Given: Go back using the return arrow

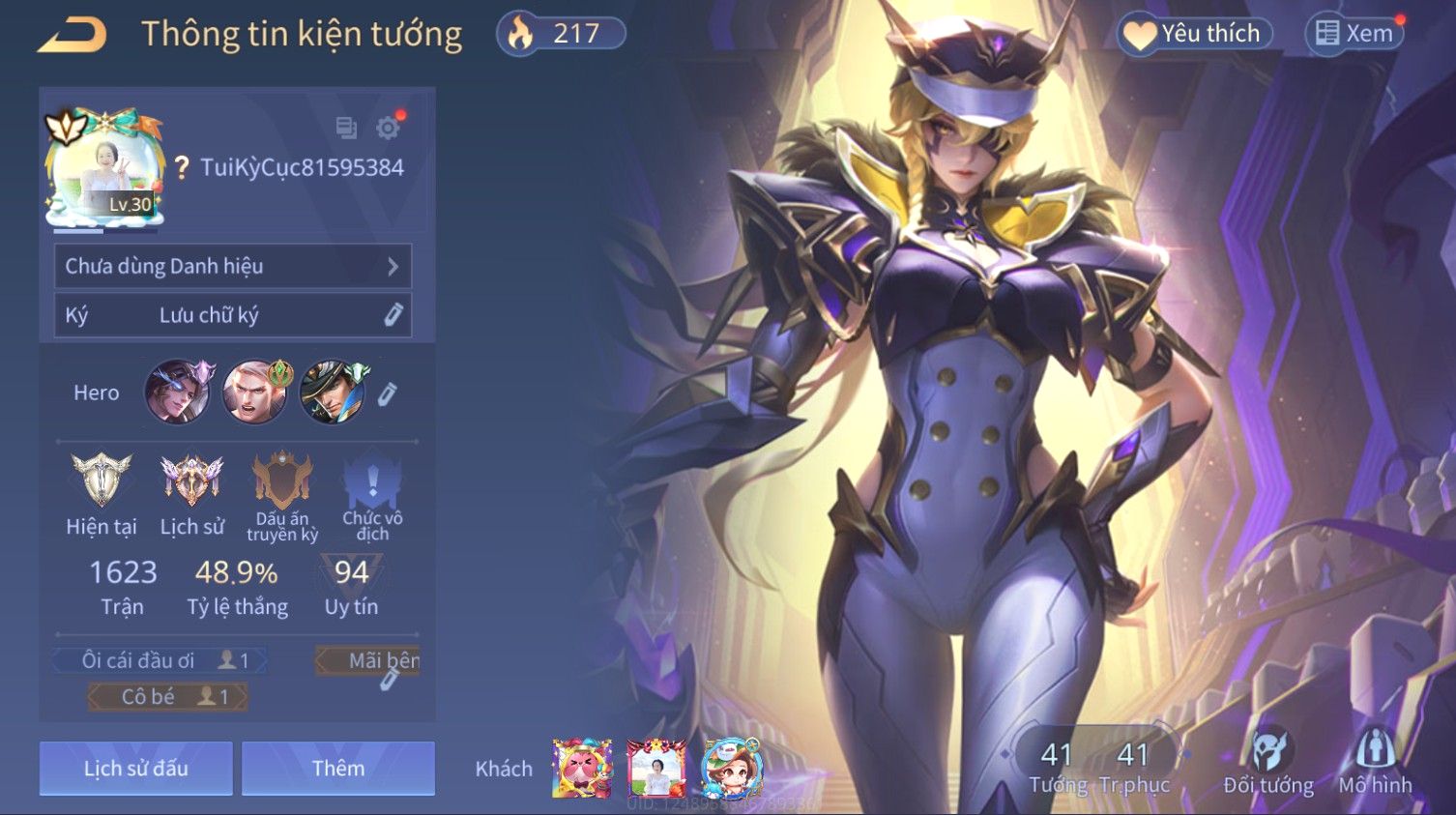Looking at the screenshot, I should pyautogui.click(x=73, y=35).
